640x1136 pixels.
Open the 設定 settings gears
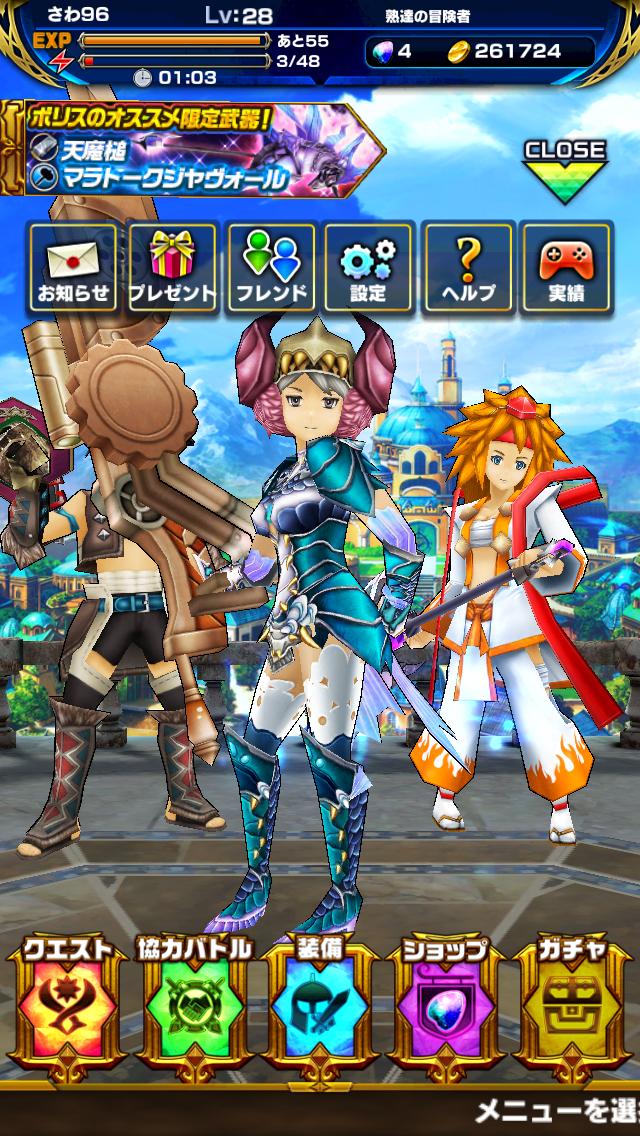[368, 267]
